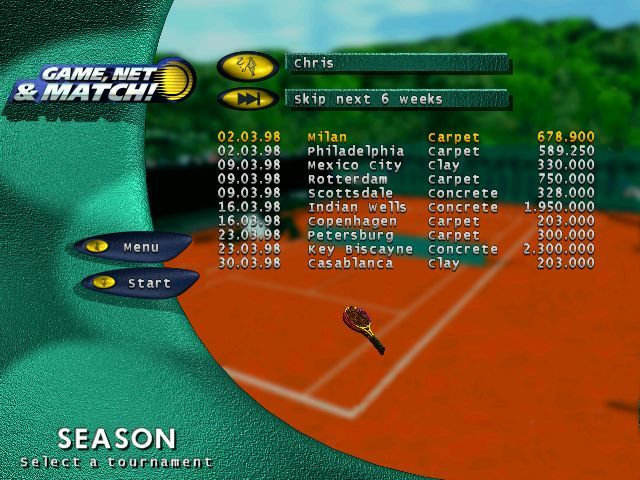Image resolution: width=640 pixels, height=480 pixels.
Task: Pick the Mexico City clay tournament
Action: pyautogui.click(x=405, y=165)
